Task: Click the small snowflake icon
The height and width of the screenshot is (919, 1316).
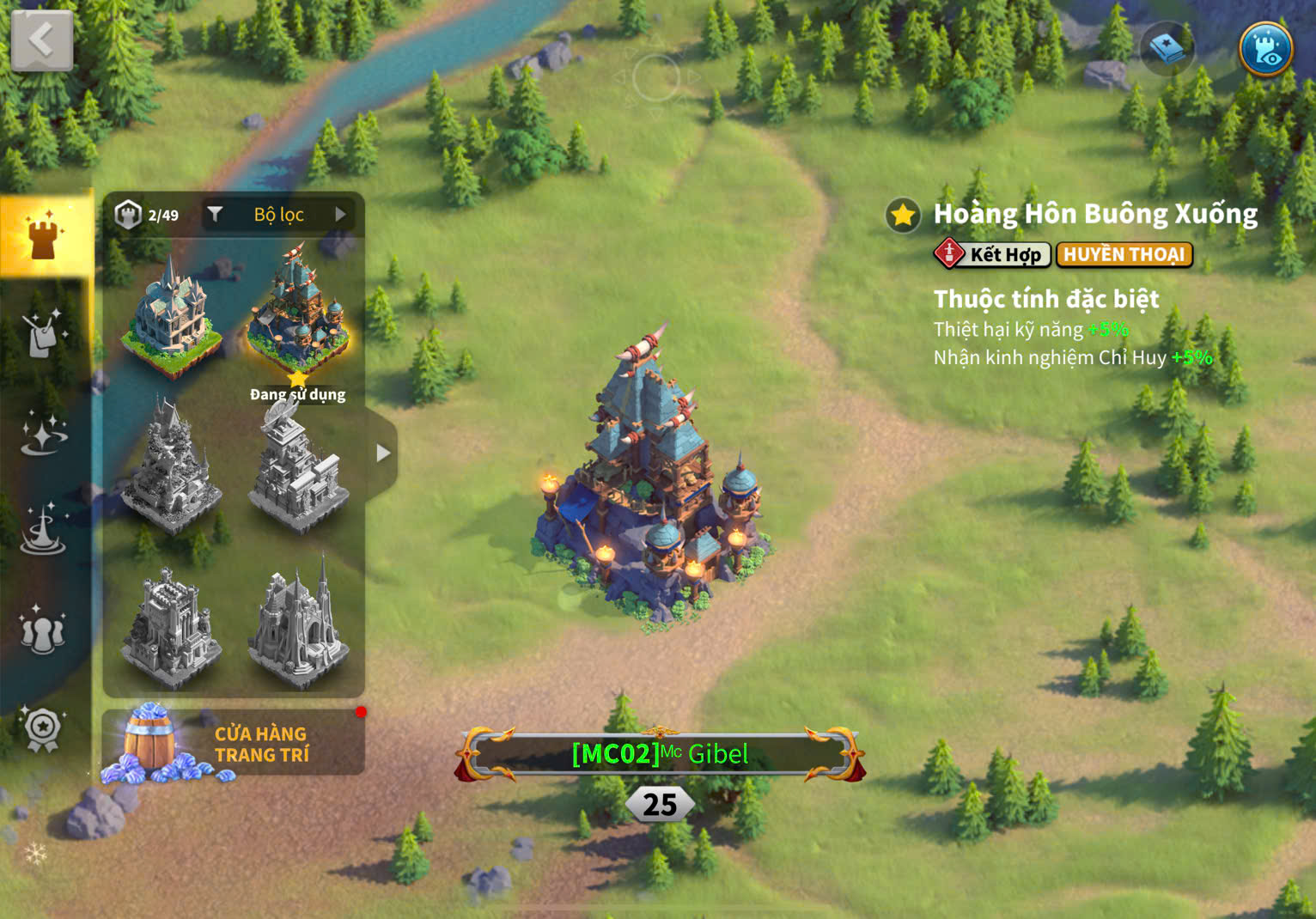Action: (35, 853)
